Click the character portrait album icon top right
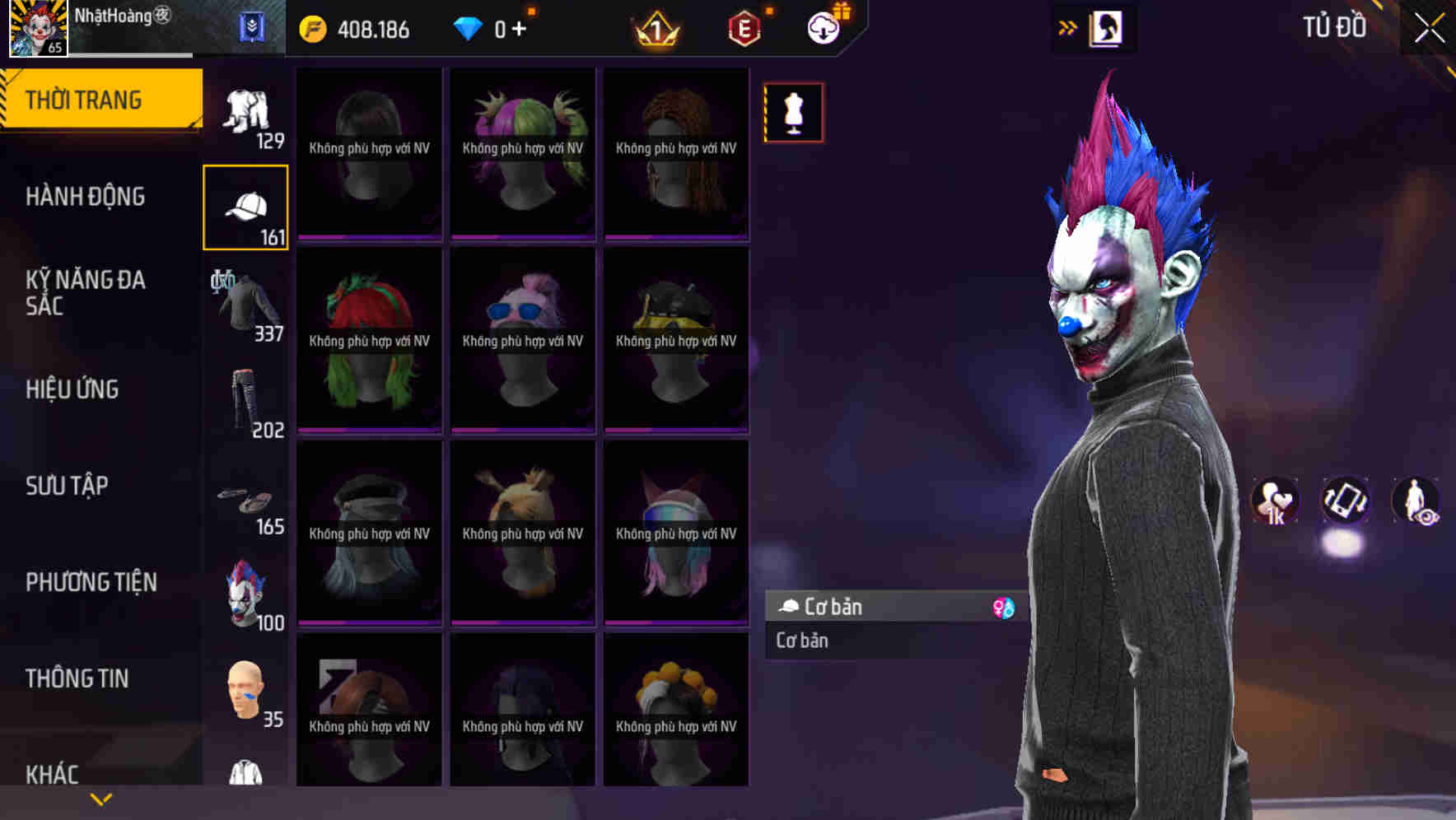Viewport: 1456px width, 820px height. tap(1105, 27)
